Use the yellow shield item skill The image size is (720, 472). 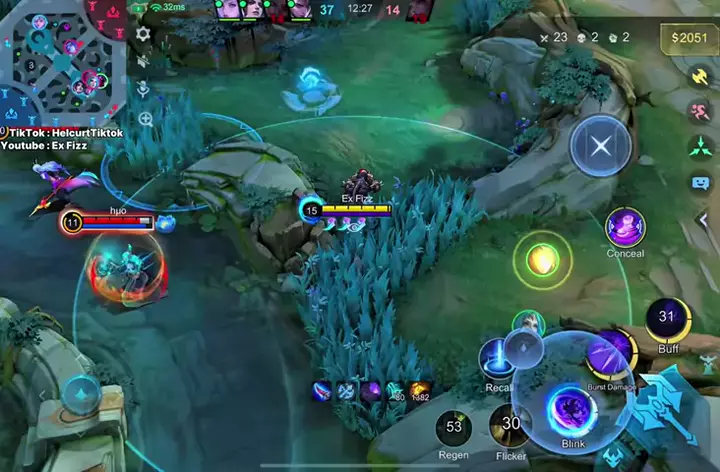(542, 260)
